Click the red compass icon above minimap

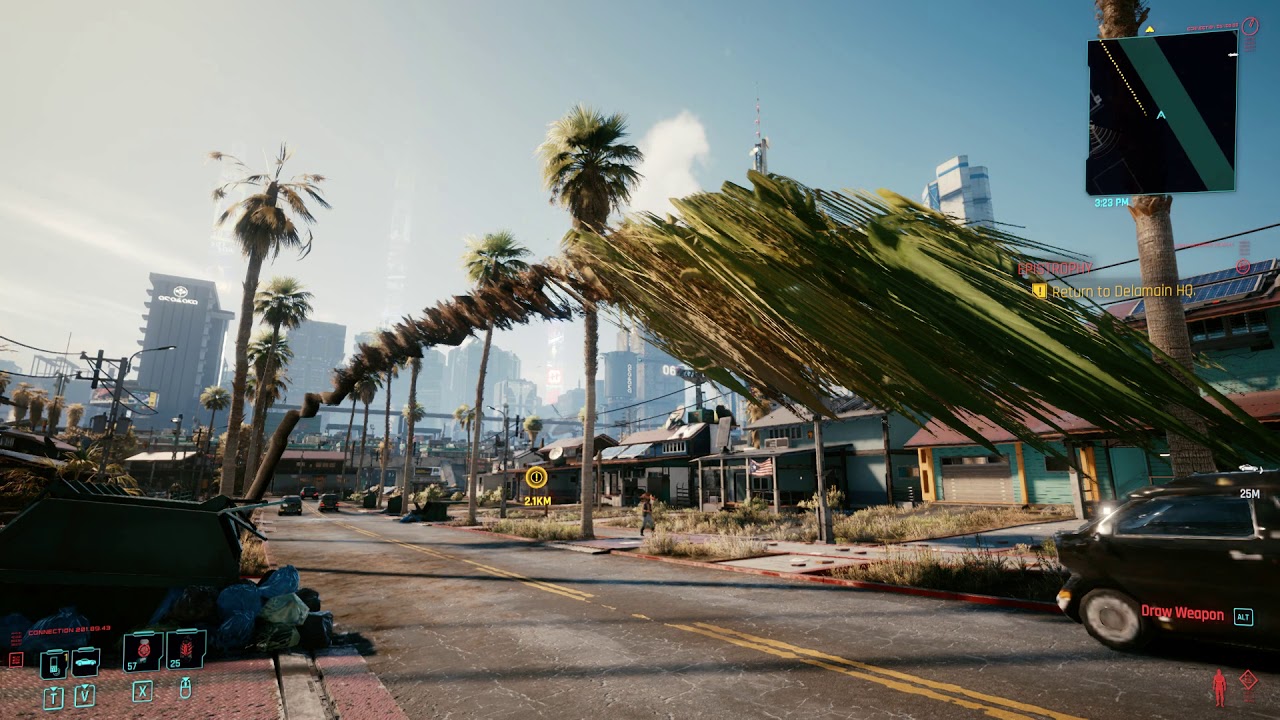click(x=1249, y=26)
